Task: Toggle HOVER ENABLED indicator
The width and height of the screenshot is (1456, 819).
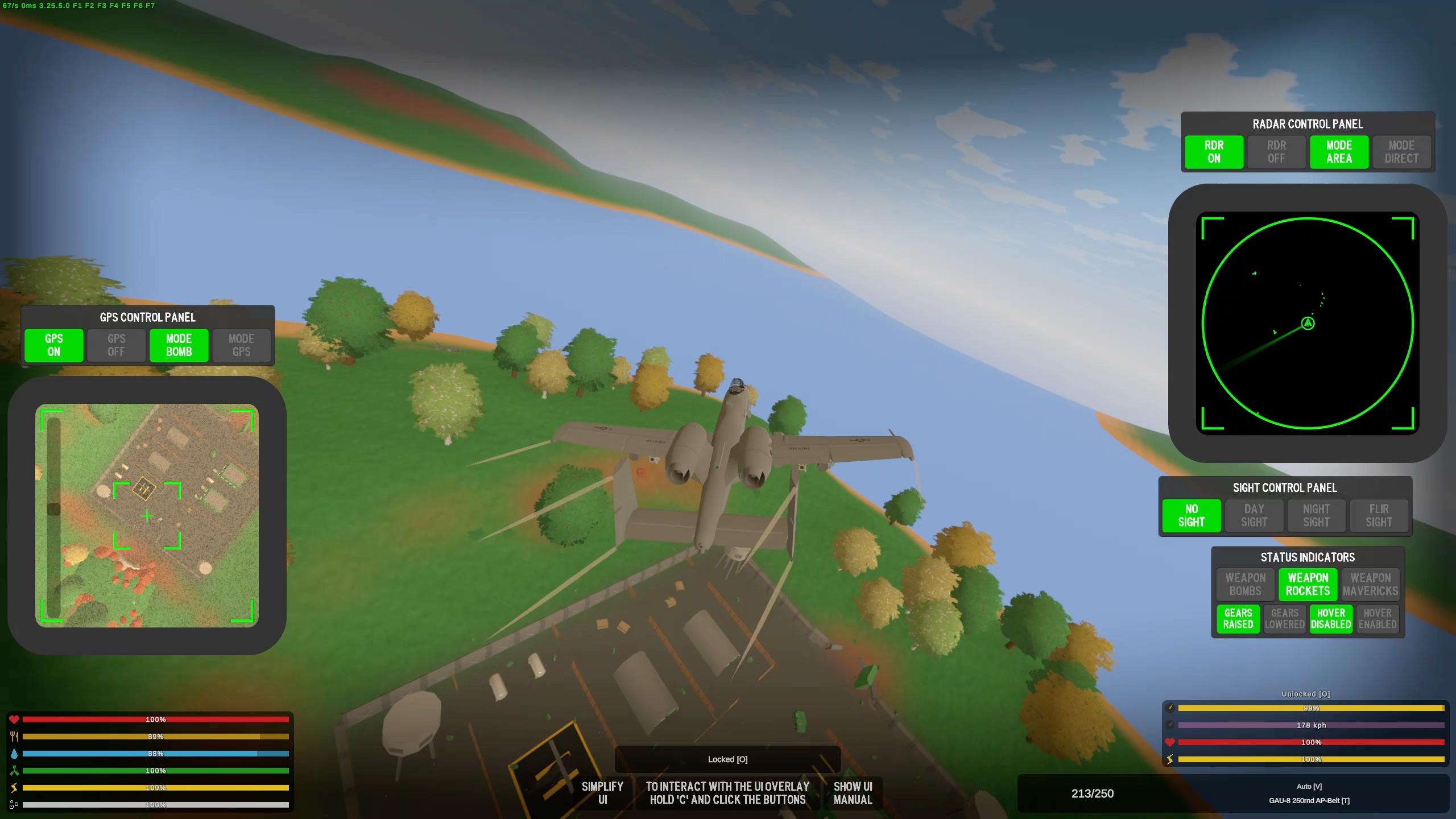Action: pyautogui.click(x=1377, y=619)
